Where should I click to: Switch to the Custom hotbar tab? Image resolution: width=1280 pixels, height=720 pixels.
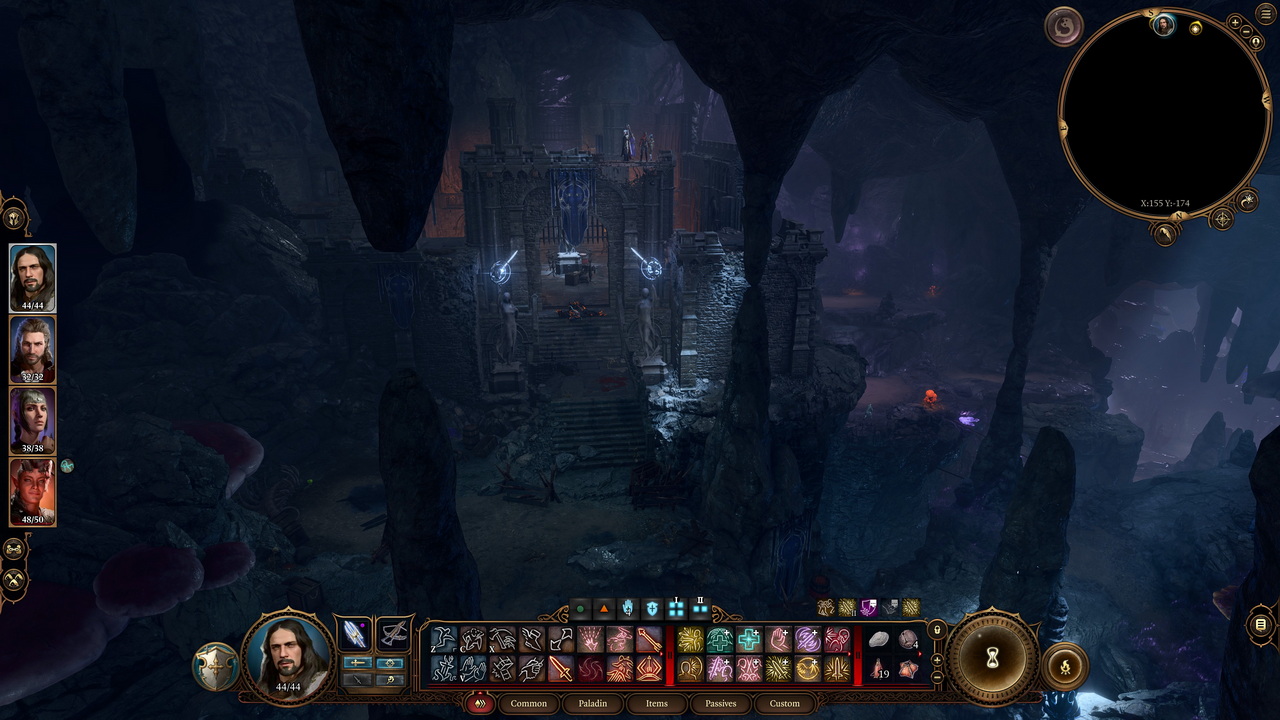784,703
